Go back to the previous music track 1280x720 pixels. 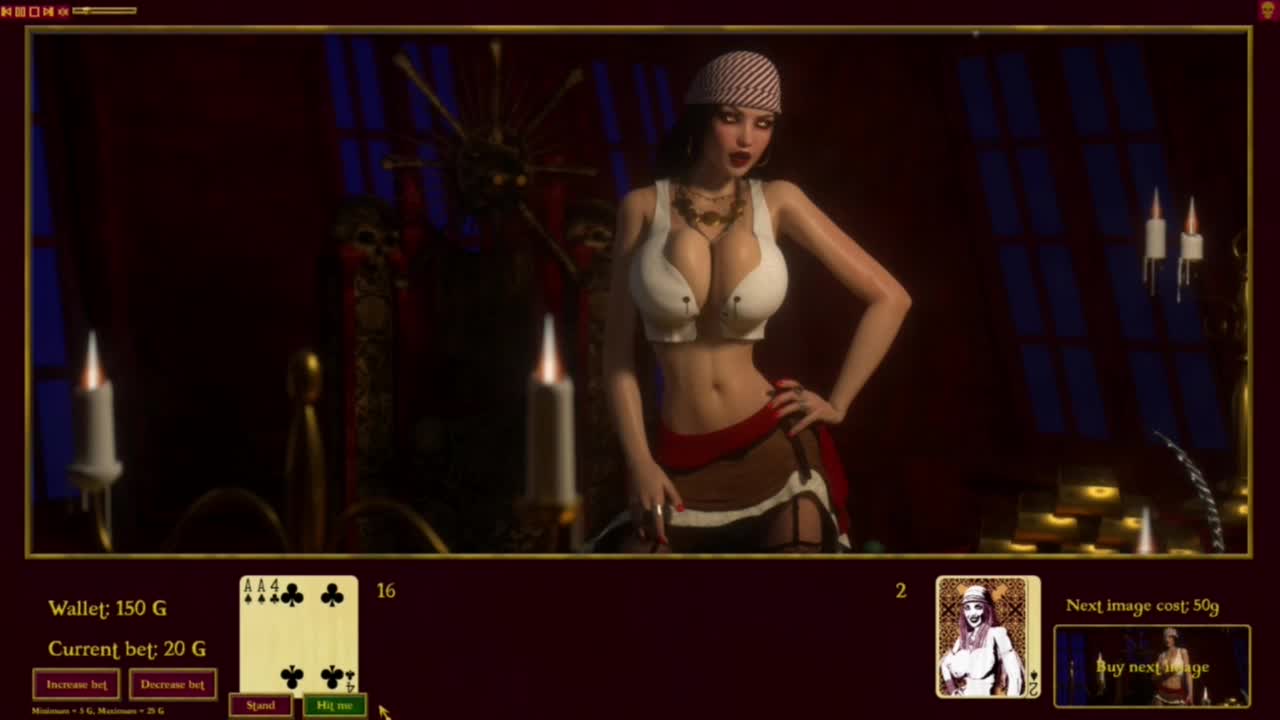click(7, 11)
